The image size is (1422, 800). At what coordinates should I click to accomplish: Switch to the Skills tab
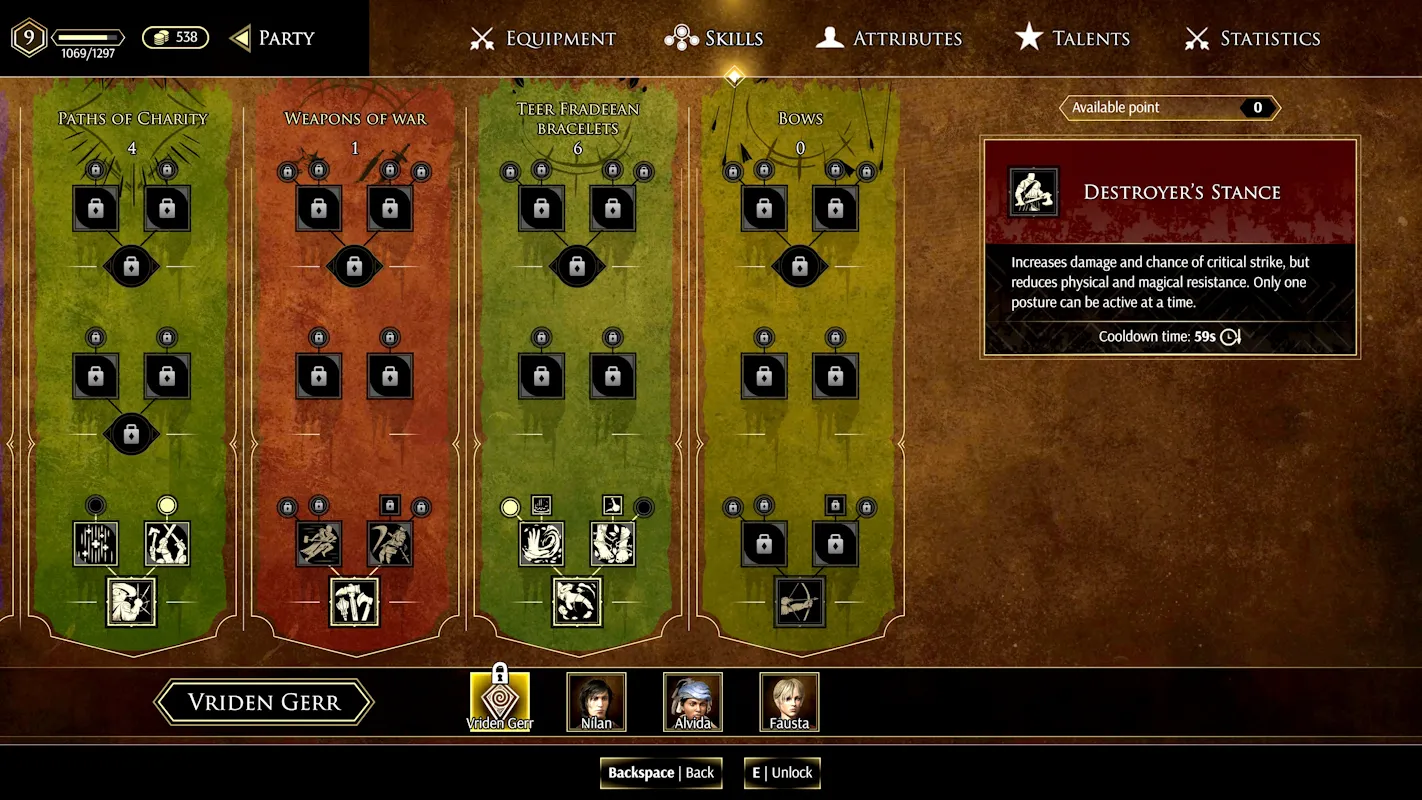(x=714, y=39)
